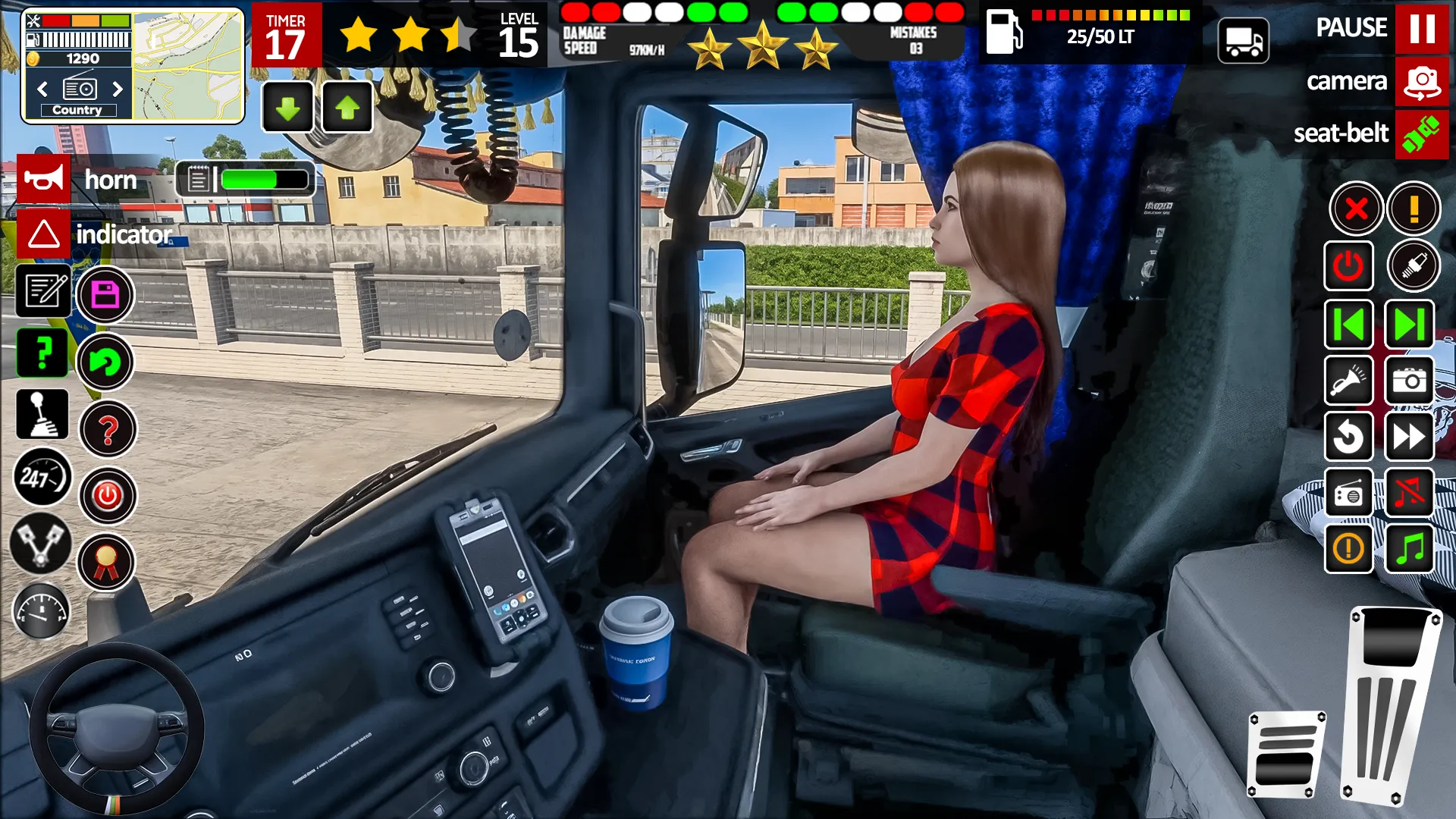Click the next radio station chevron
This screenshot has height=819, width=1456.
[x=119, y=89]
